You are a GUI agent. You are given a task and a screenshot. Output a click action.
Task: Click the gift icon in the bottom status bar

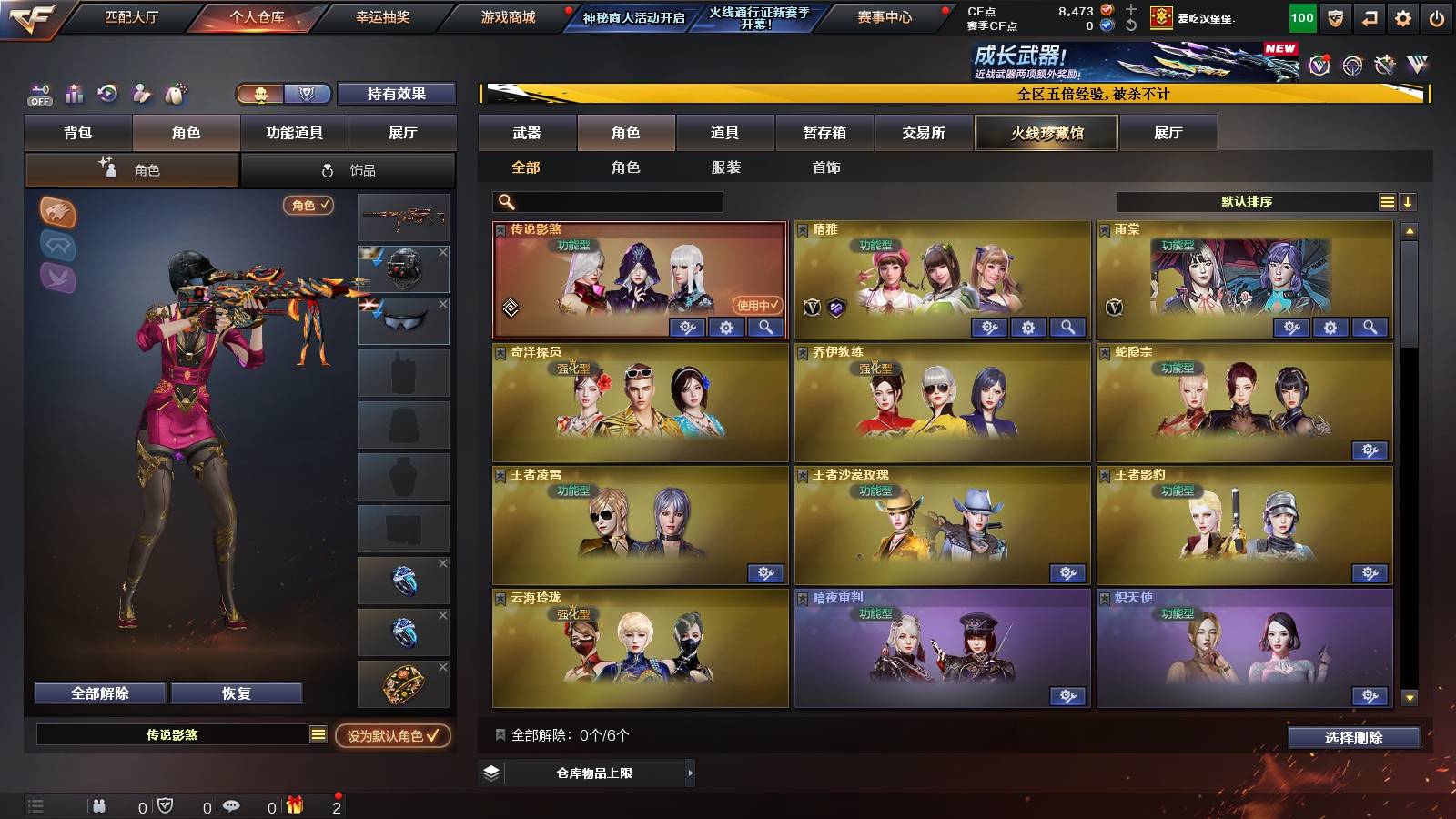(293, 804)
